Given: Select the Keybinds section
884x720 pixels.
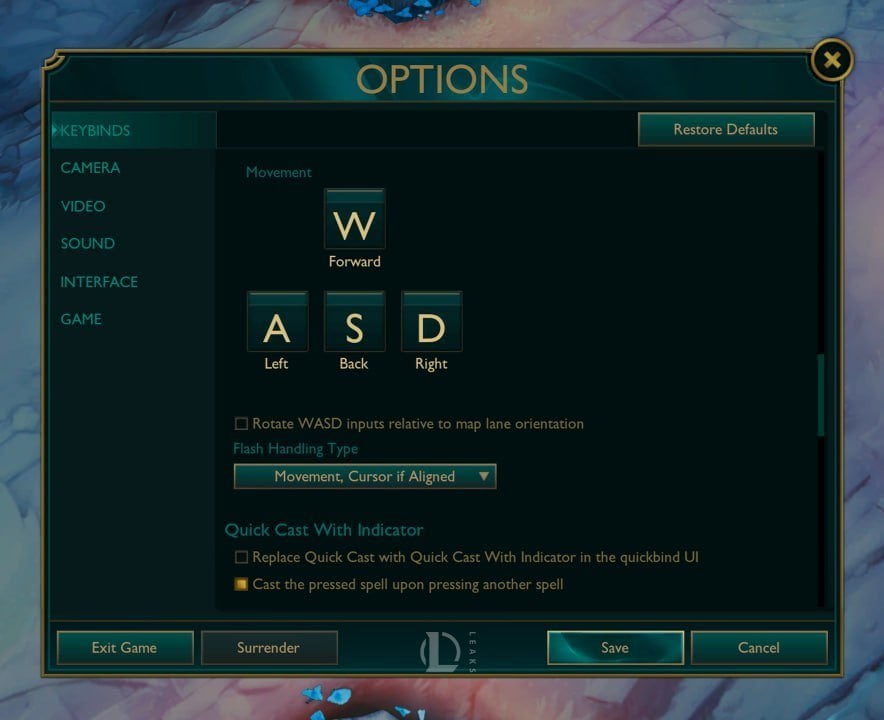Looking at the screenshot, I should (95, 130).
